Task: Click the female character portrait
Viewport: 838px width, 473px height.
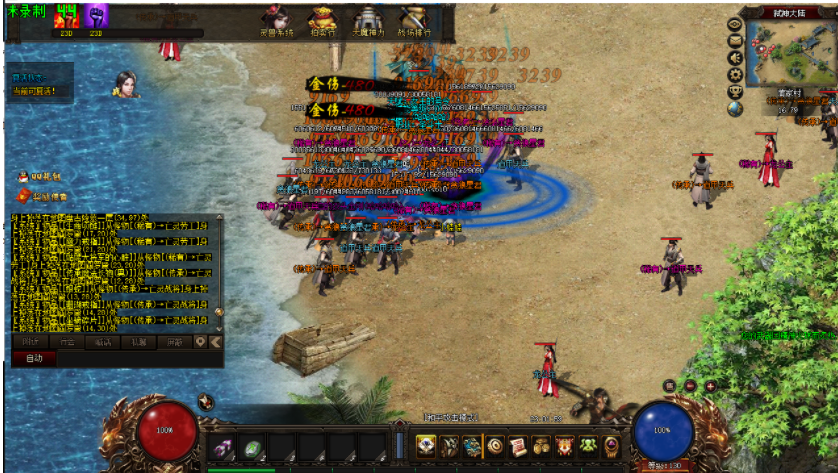Action: pos(124,83)
